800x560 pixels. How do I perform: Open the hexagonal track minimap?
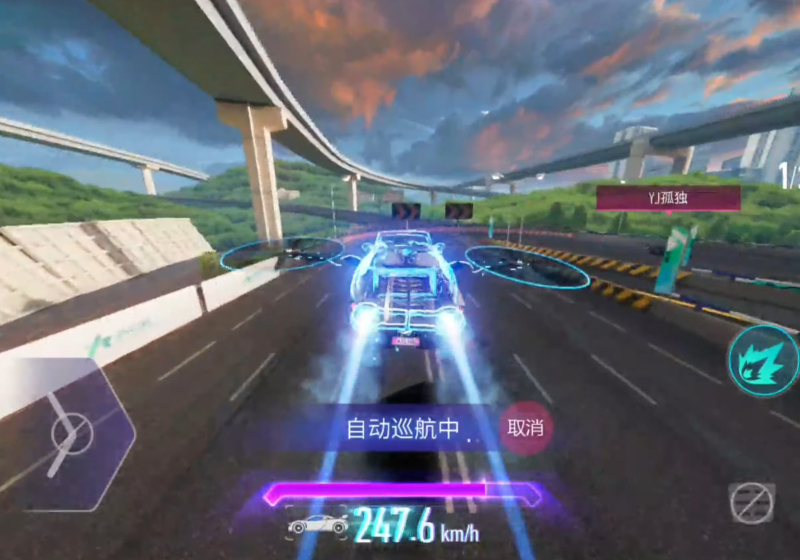click(x=70, y=436)
